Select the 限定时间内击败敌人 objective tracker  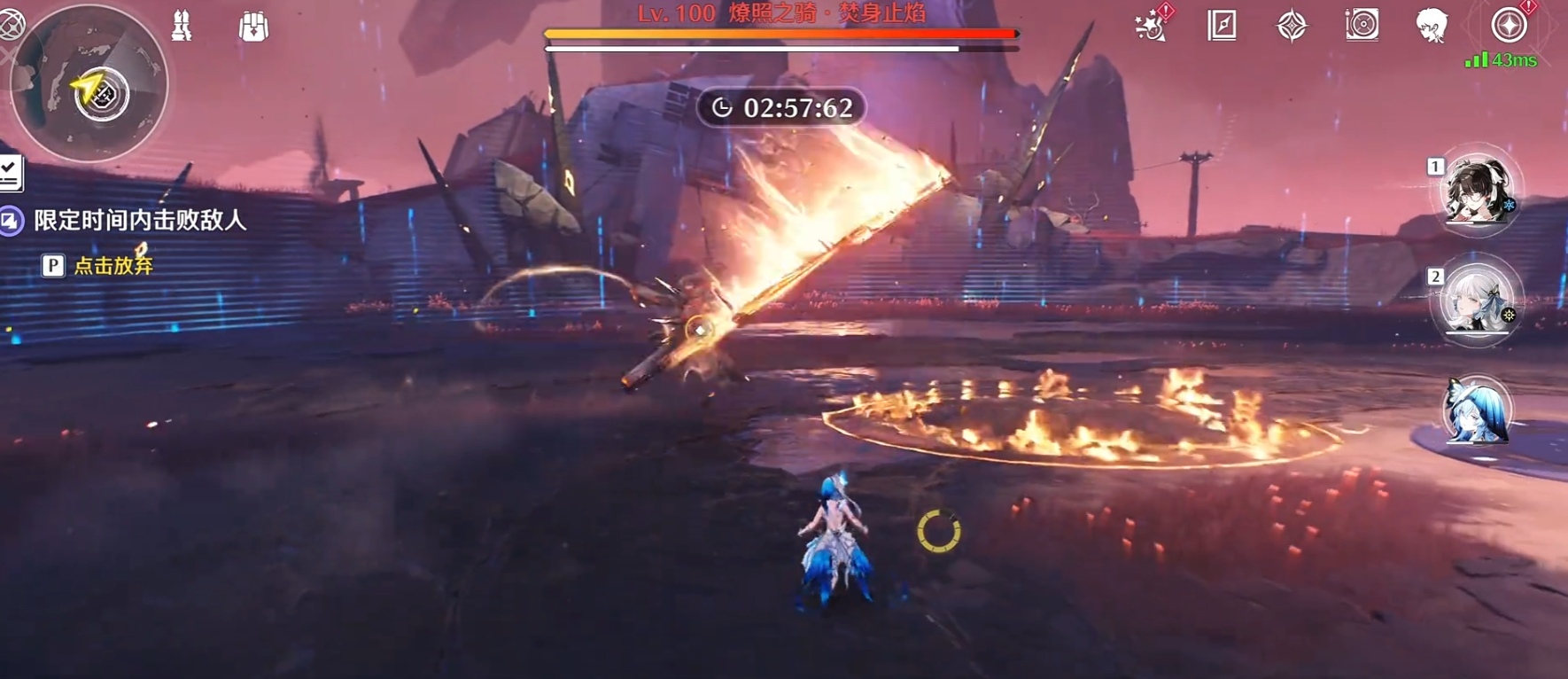point(139,220)
